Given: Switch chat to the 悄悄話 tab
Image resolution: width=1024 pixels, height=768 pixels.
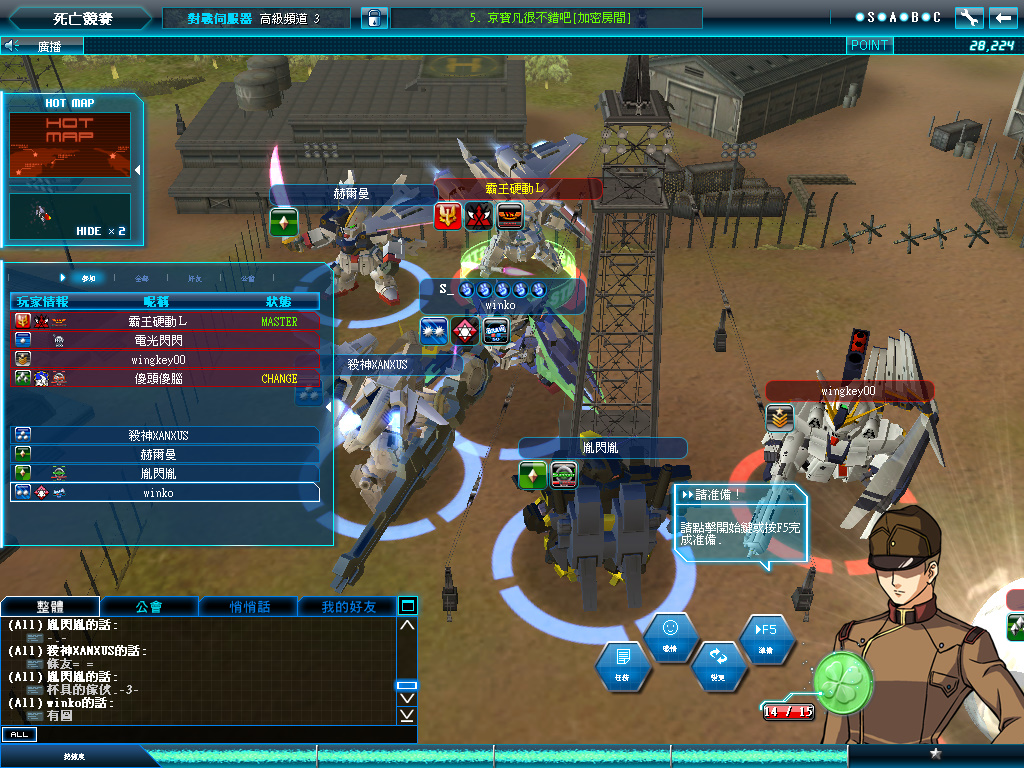Looking at the screenshot, I should [x=248, y=606].
